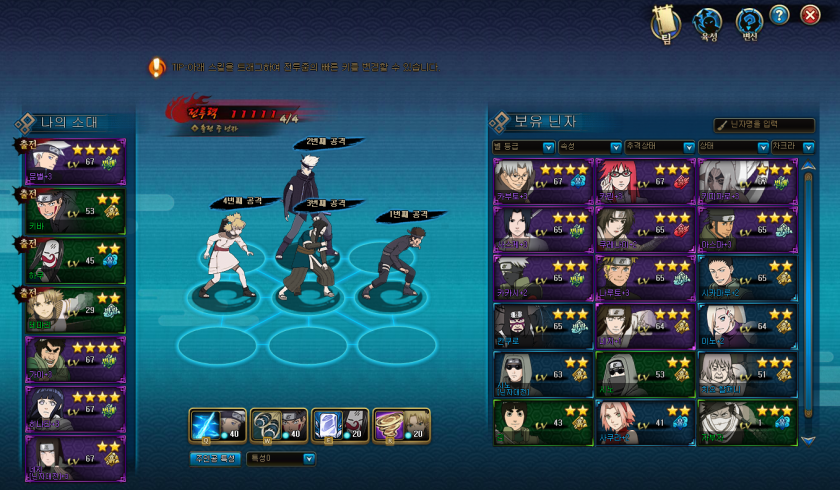
Task: Open the 팁 scroll icon
Action: pos(665,22)
